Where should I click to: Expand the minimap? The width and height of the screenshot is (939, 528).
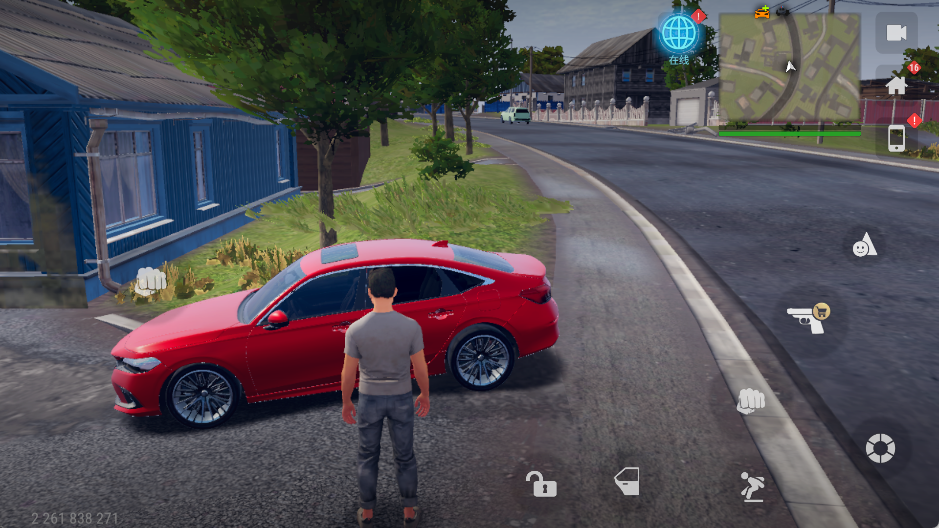[x=789, y=68]
